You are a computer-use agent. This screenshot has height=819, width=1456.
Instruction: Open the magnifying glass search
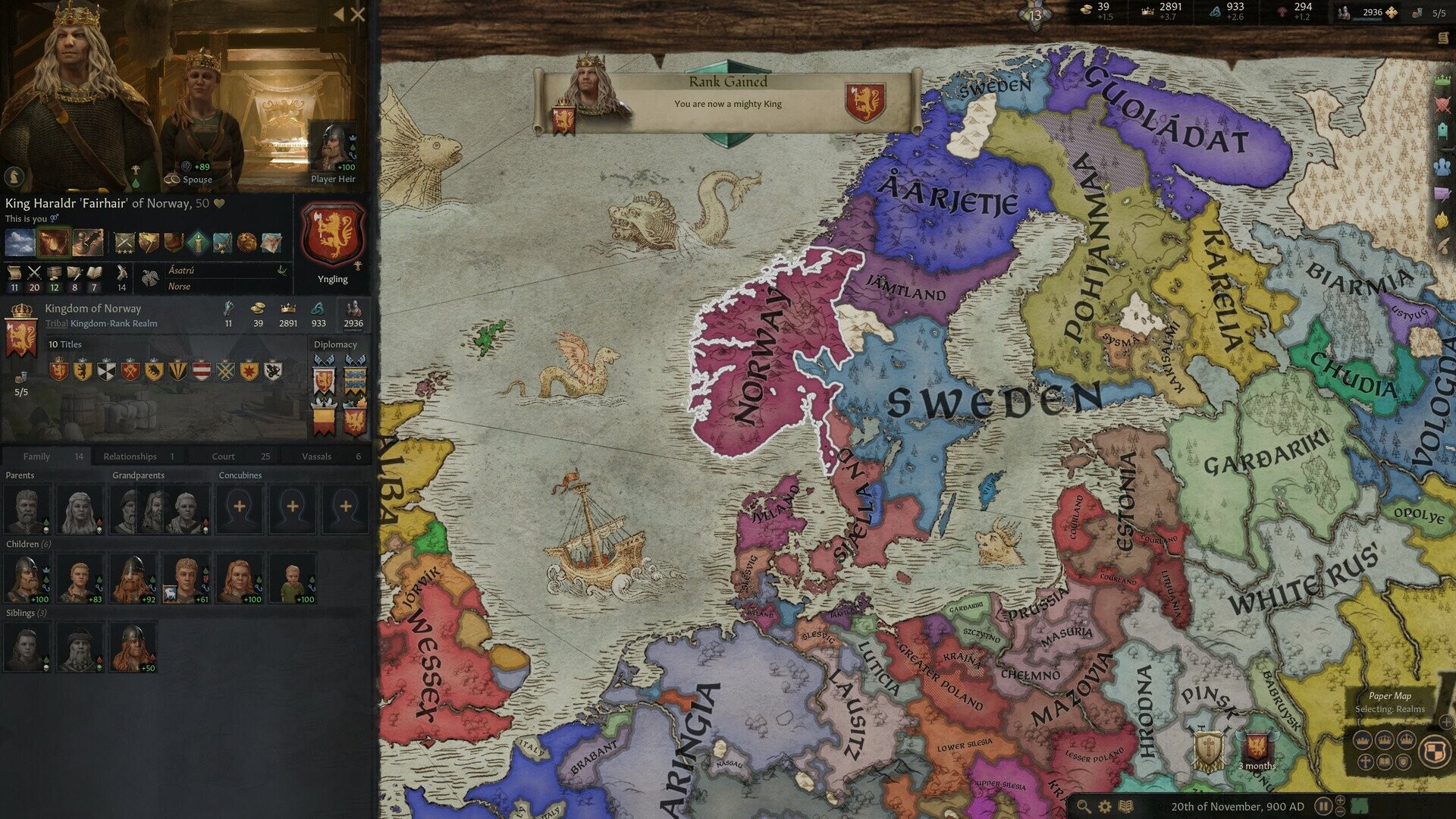tap(1084, 807)
